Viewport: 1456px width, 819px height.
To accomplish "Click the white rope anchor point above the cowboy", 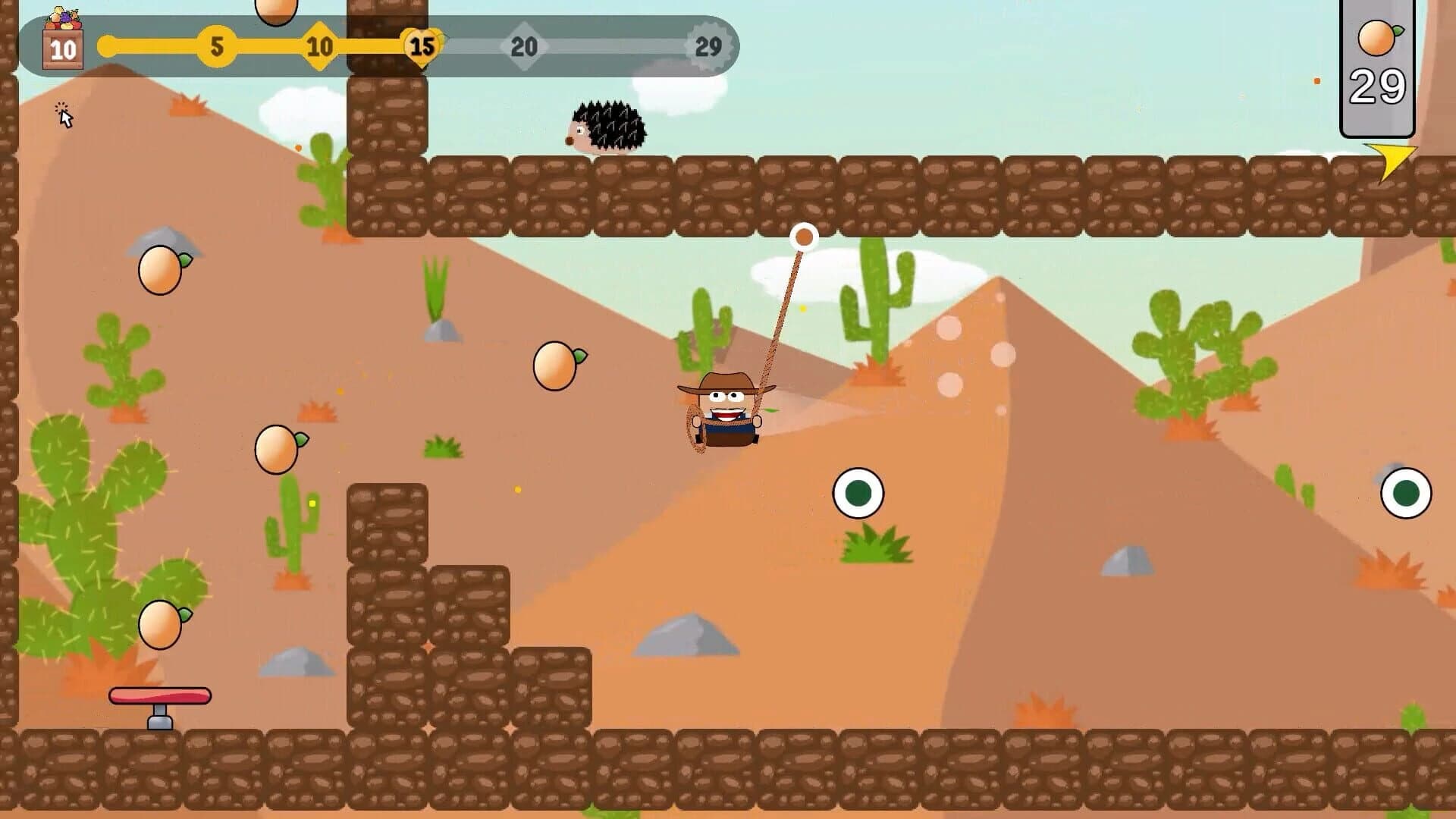I will click(802, 237).
